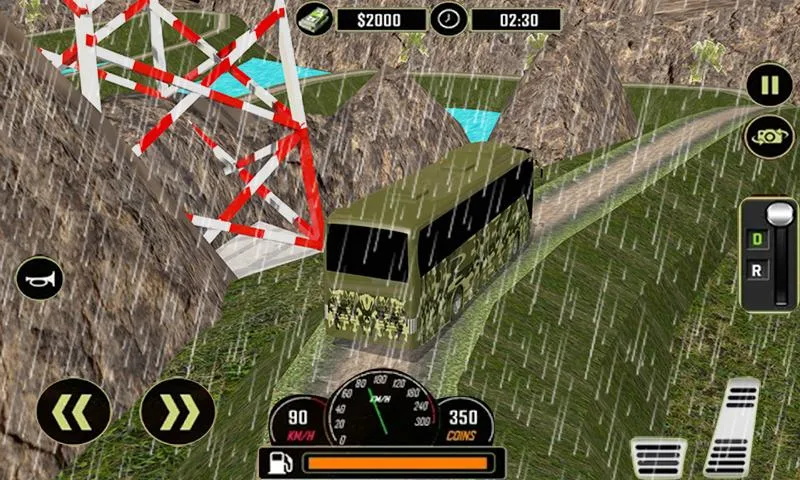Shift the gear into R reverse
Viewport: 800px width, 480px height.
click(757, 271)
